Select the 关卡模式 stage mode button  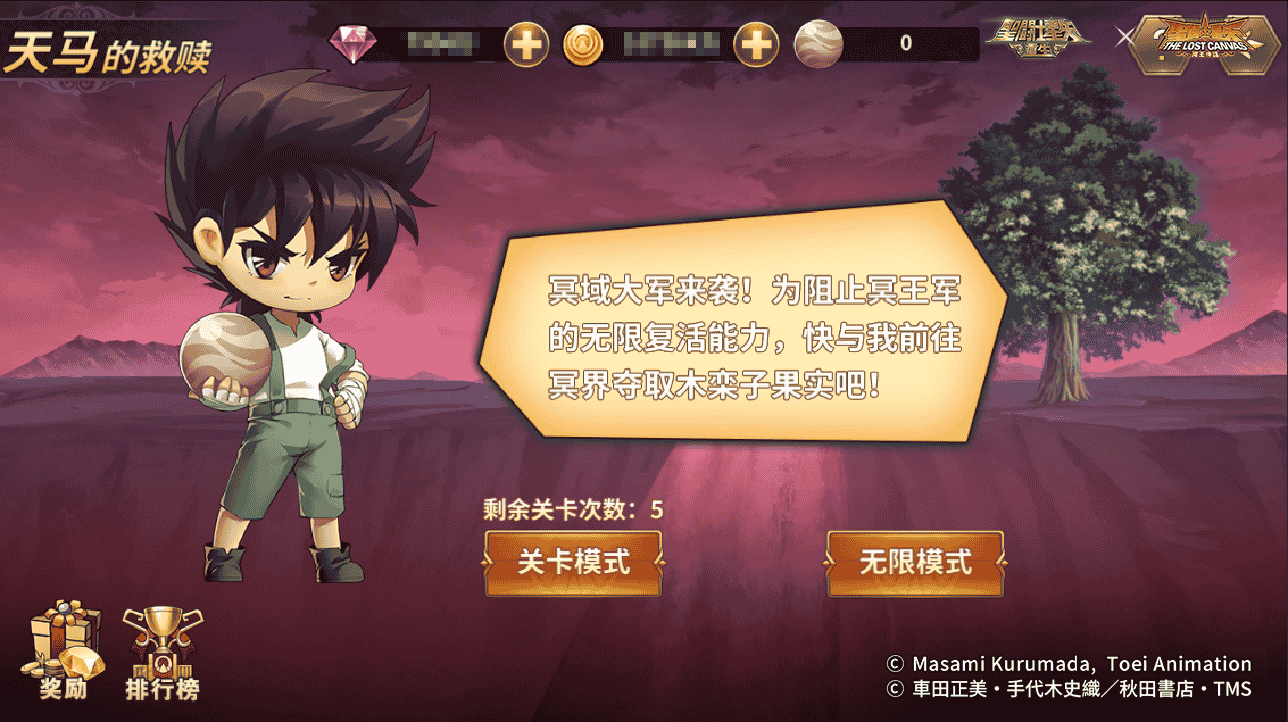tap(573, 563)
